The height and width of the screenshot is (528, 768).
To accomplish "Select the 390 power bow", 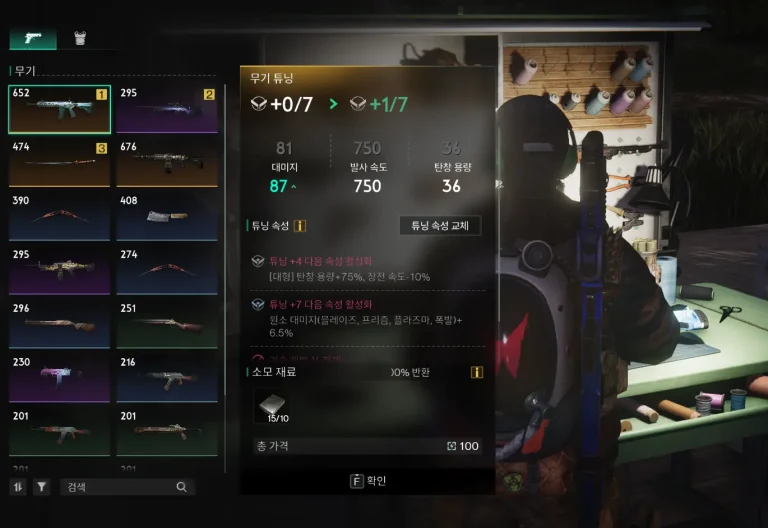I will click(x=59, y=217).
